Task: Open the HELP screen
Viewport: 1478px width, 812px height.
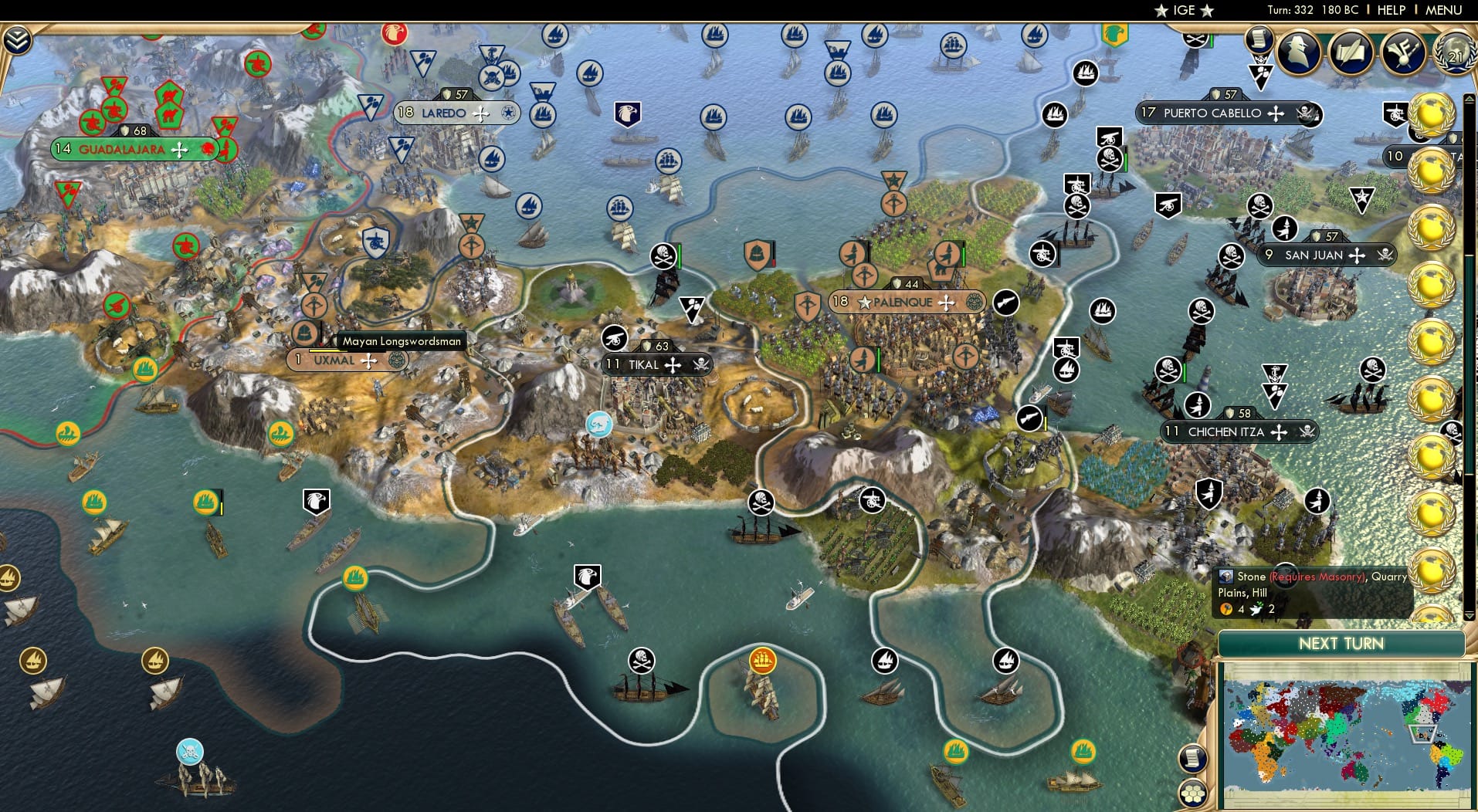Action: 1391,10
